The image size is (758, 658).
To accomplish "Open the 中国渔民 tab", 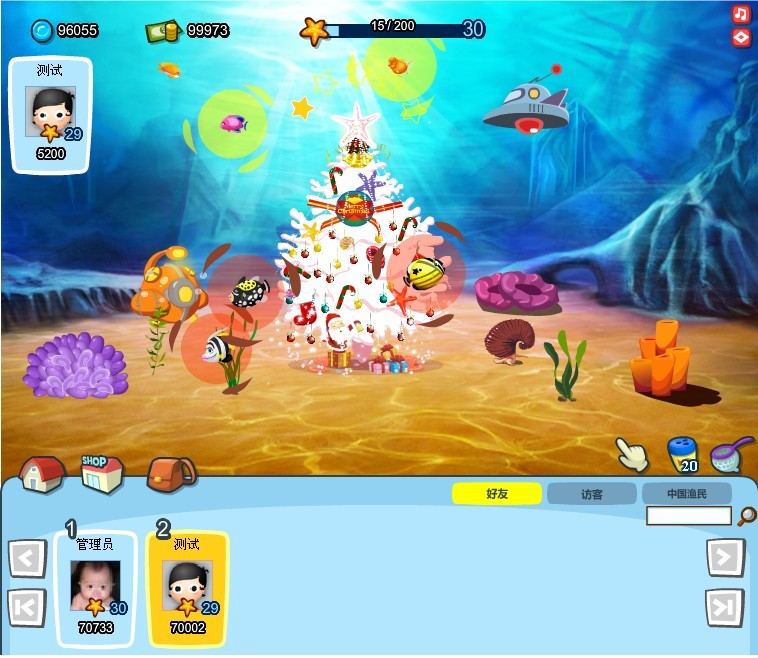I will tap(687, 494).
